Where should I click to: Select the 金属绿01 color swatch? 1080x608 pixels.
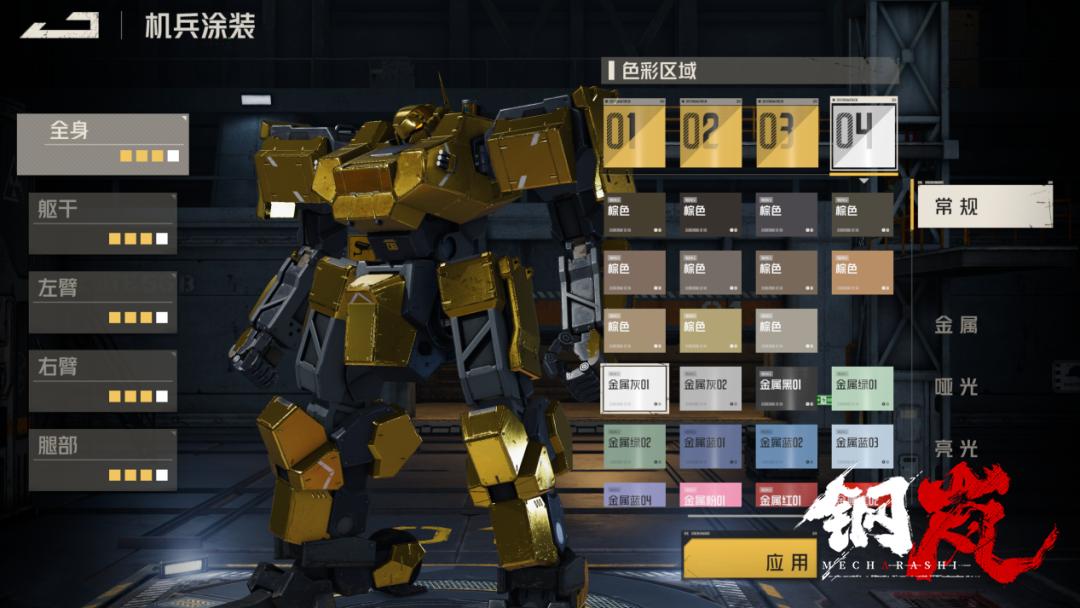point(863,389)
